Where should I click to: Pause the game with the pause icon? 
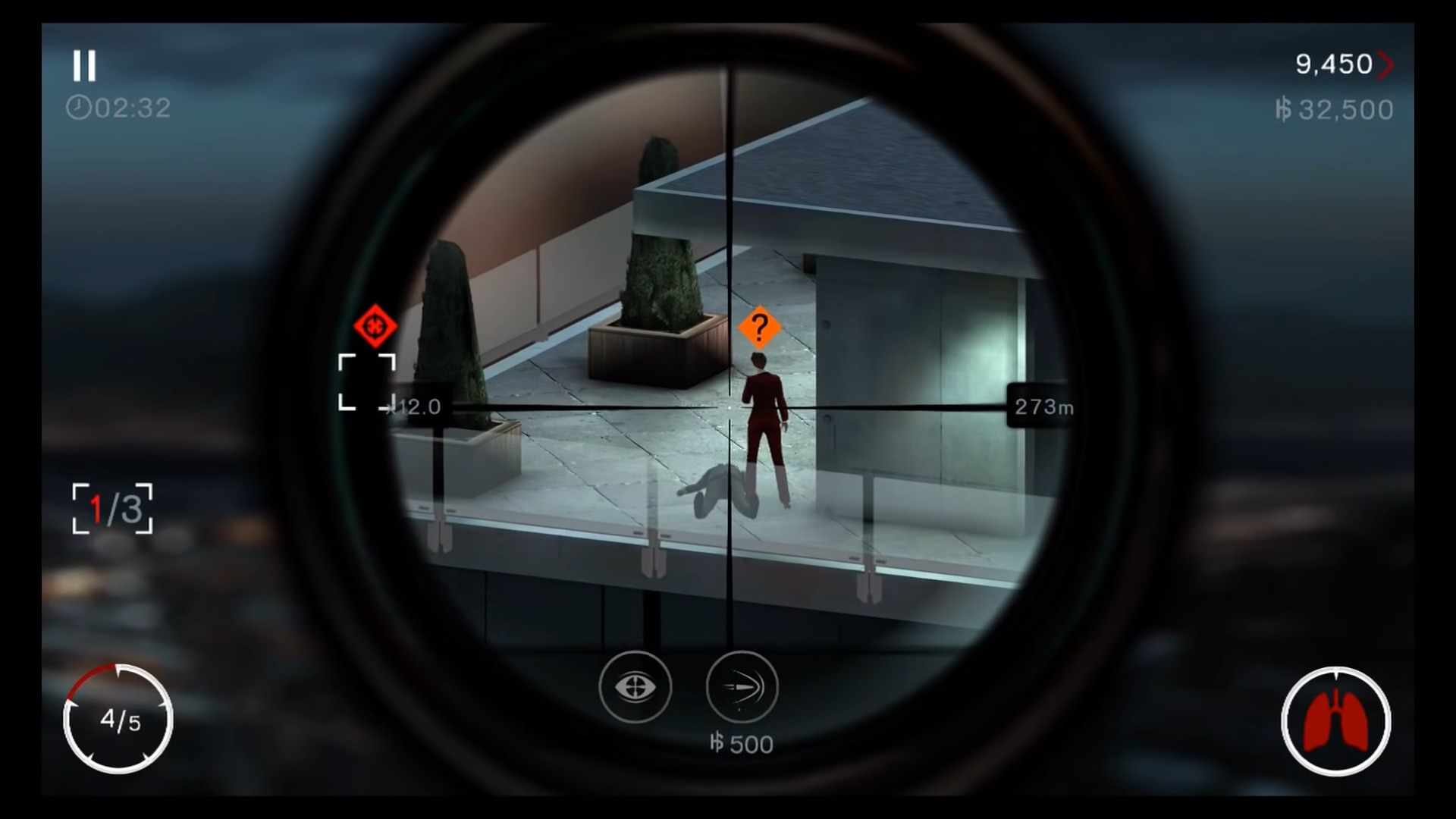(85, 67)
